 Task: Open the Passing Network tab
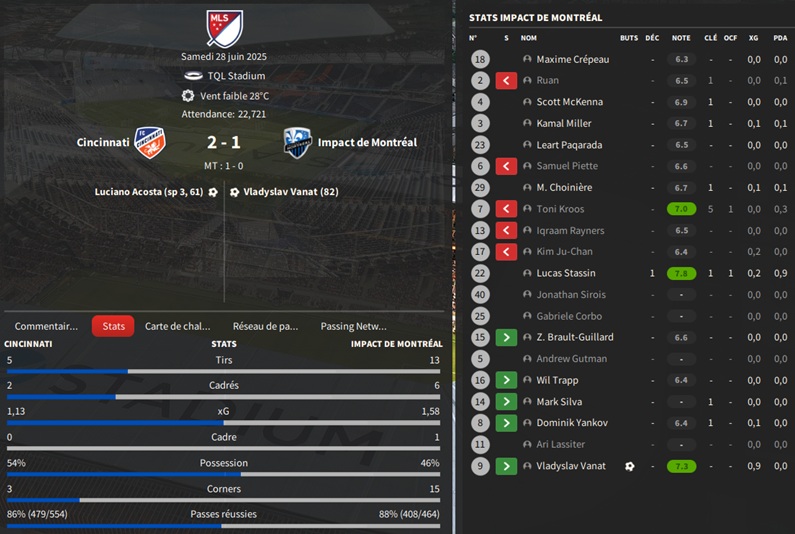353,326
